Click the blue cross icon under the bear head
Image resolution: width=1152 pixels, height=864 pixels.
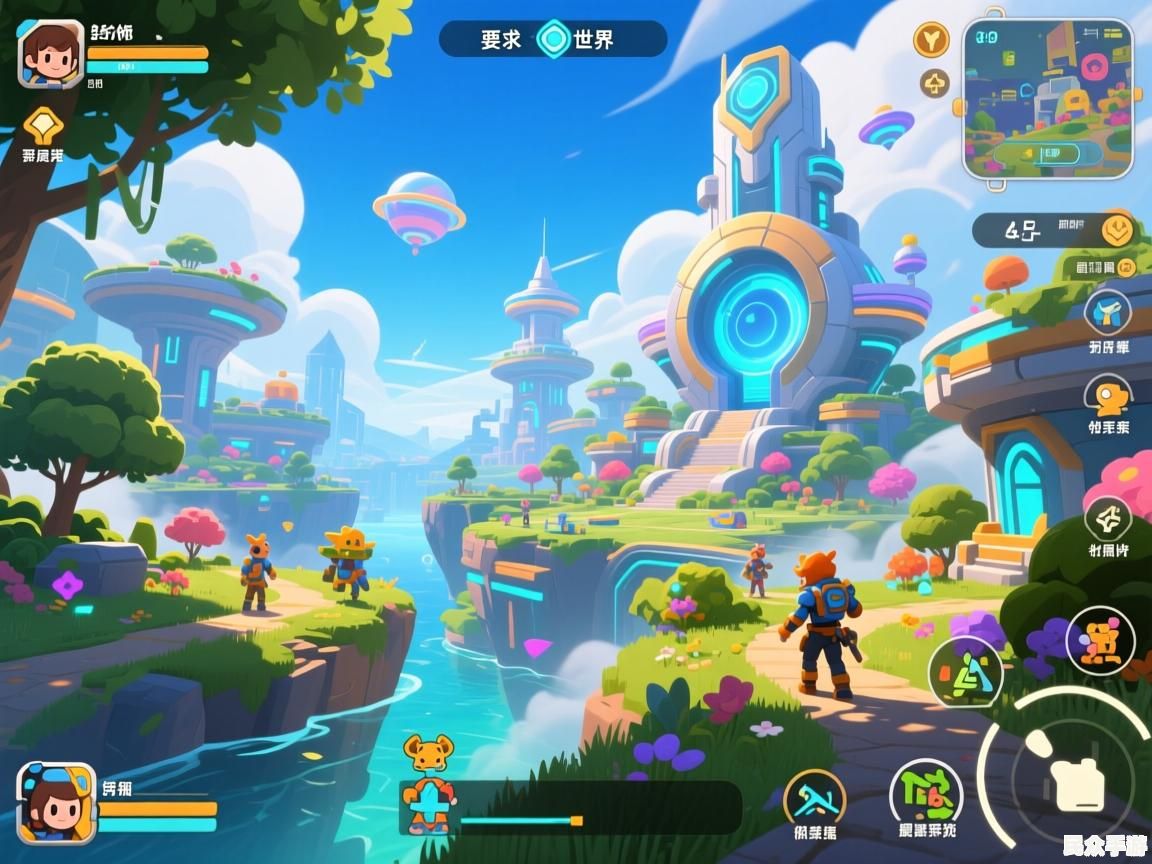coord(429,802)
